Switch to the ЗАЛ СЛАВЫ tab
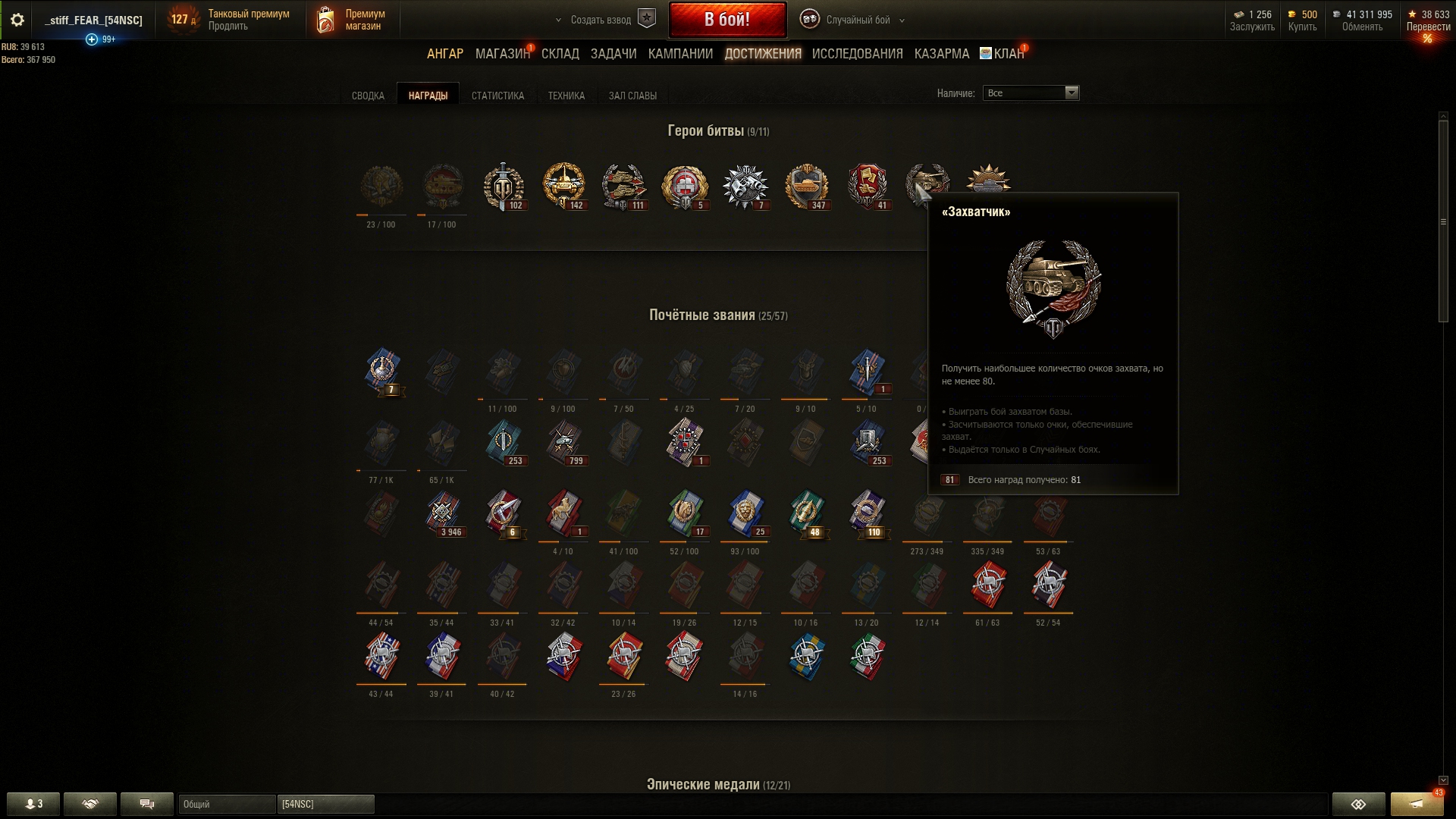This screenshot has height=819, width=1456. 632,96
